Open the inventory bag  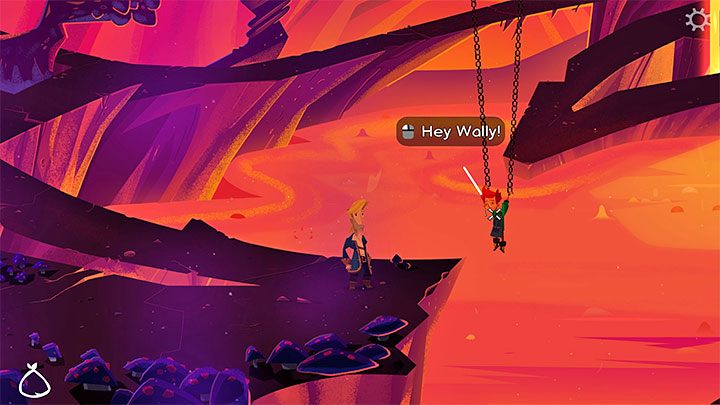tap(35, 381)
